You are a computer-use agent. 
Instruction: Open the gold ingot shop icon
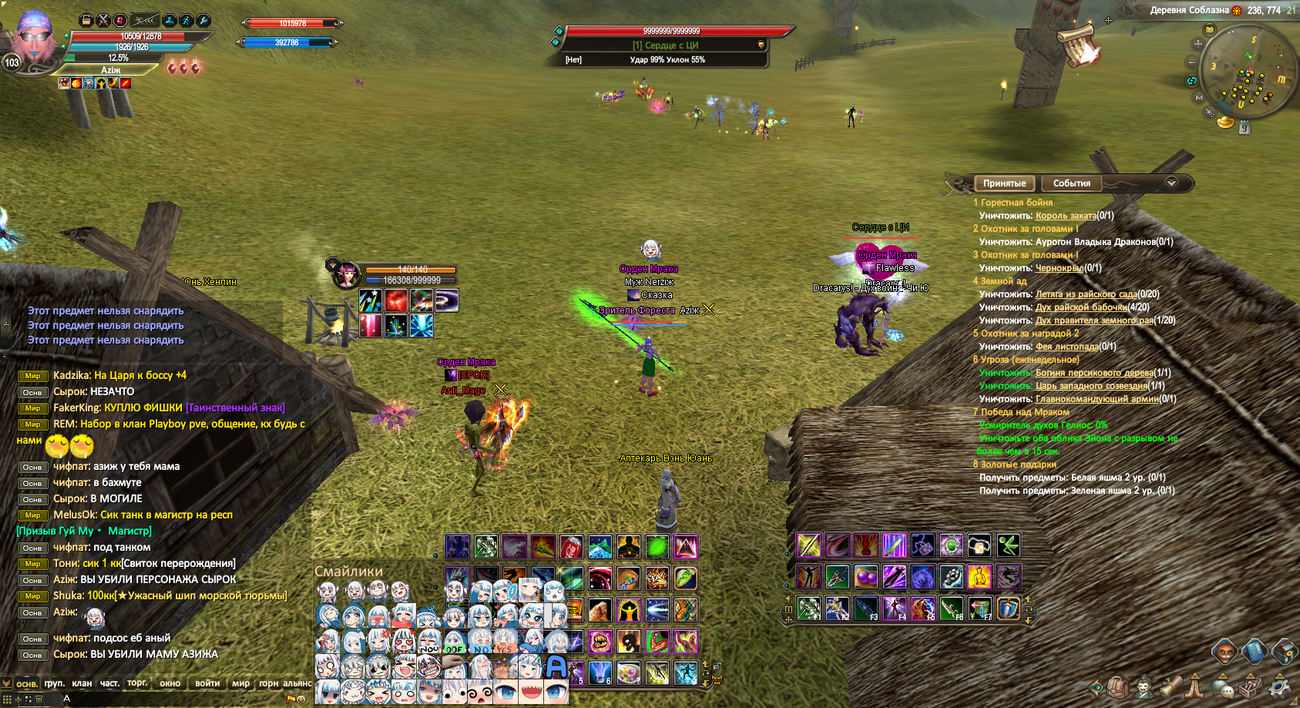click(x=1224, y=122)
